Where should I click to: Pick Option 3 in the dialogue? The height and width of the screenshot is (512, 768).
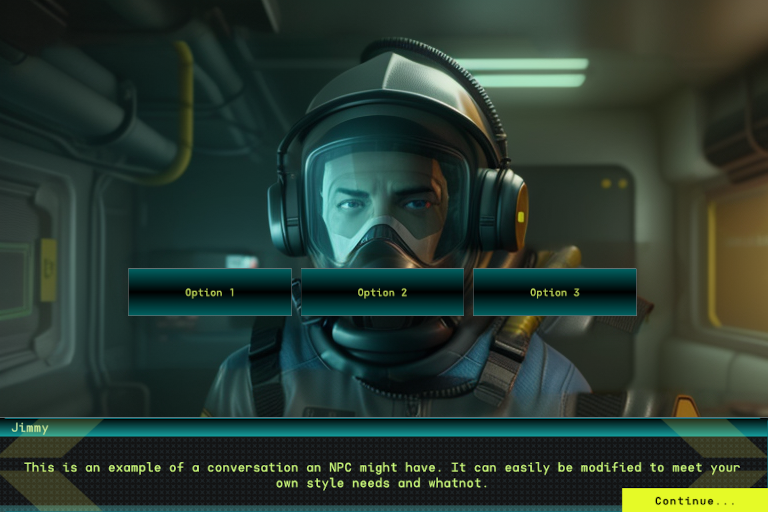coord(555,292)
